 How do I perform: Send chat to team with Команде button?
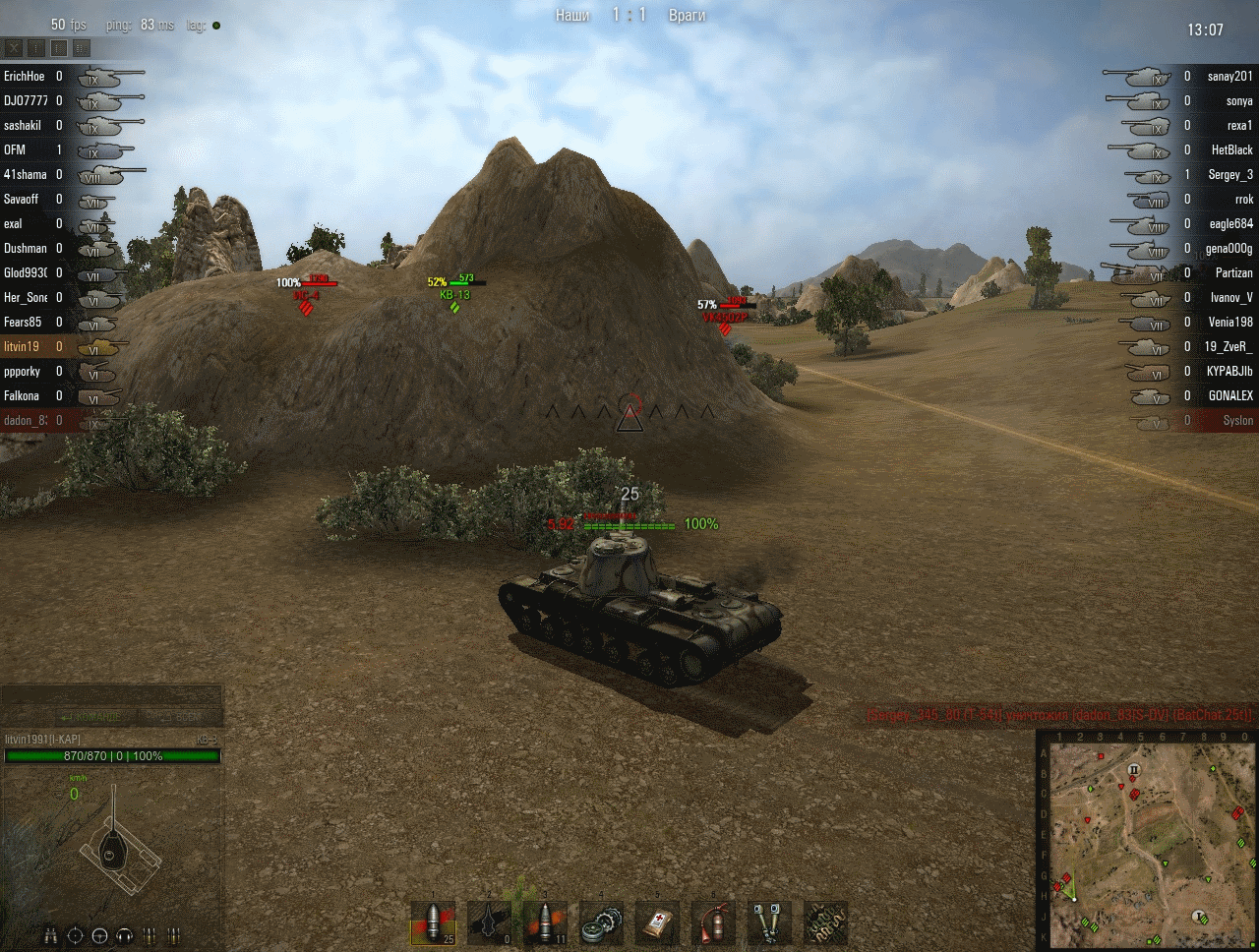91,717
